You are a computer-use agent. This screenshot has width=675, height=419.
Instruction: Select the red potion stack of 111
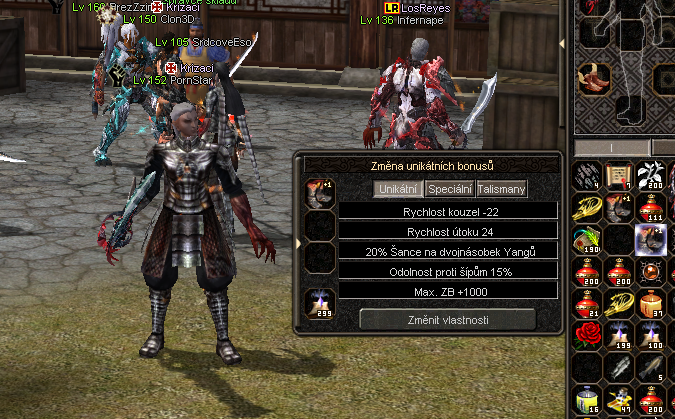pyautogui.click(x=651, y=207)
